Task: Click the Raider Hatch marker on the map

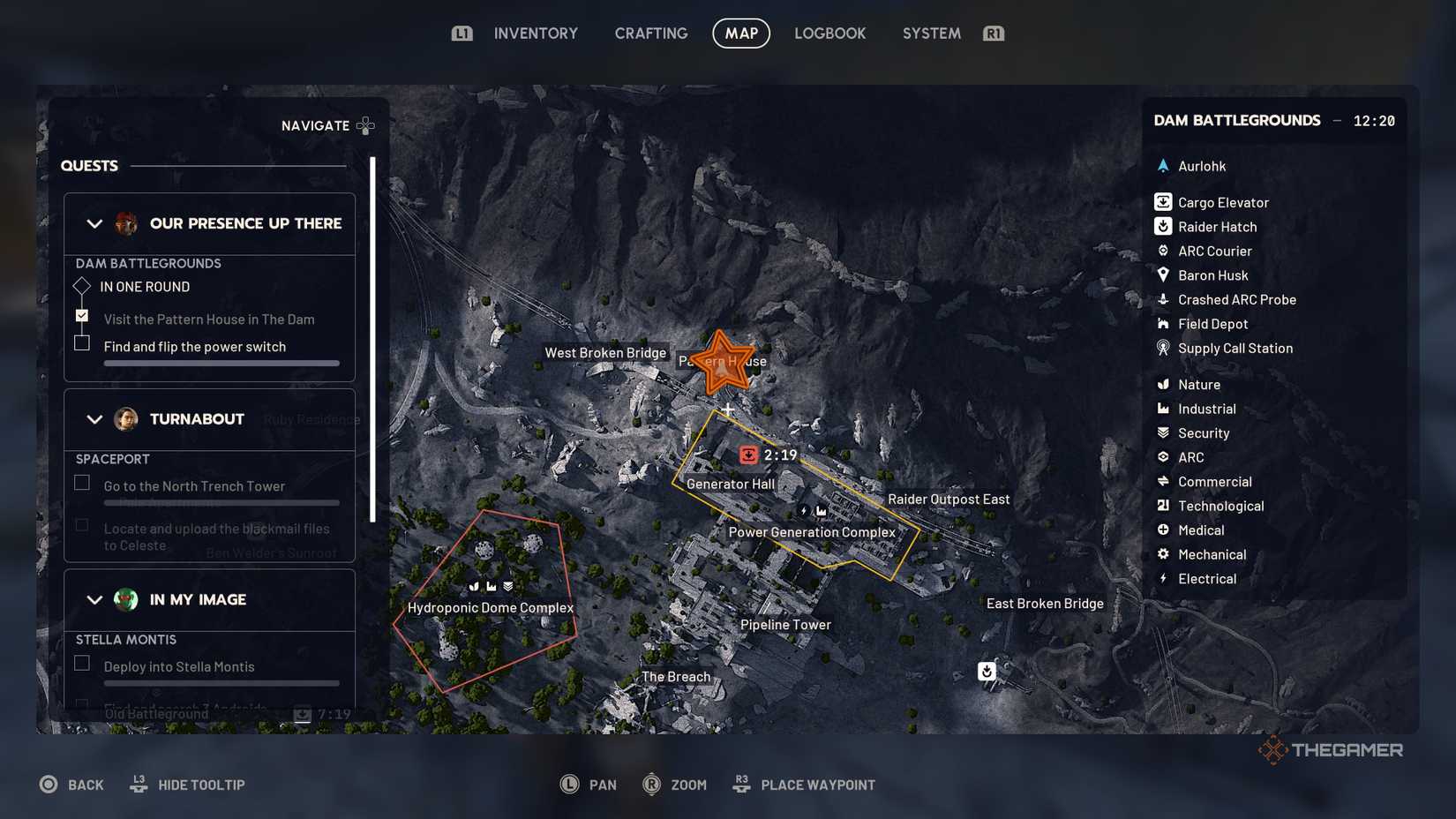Action: tap(986, 671)
